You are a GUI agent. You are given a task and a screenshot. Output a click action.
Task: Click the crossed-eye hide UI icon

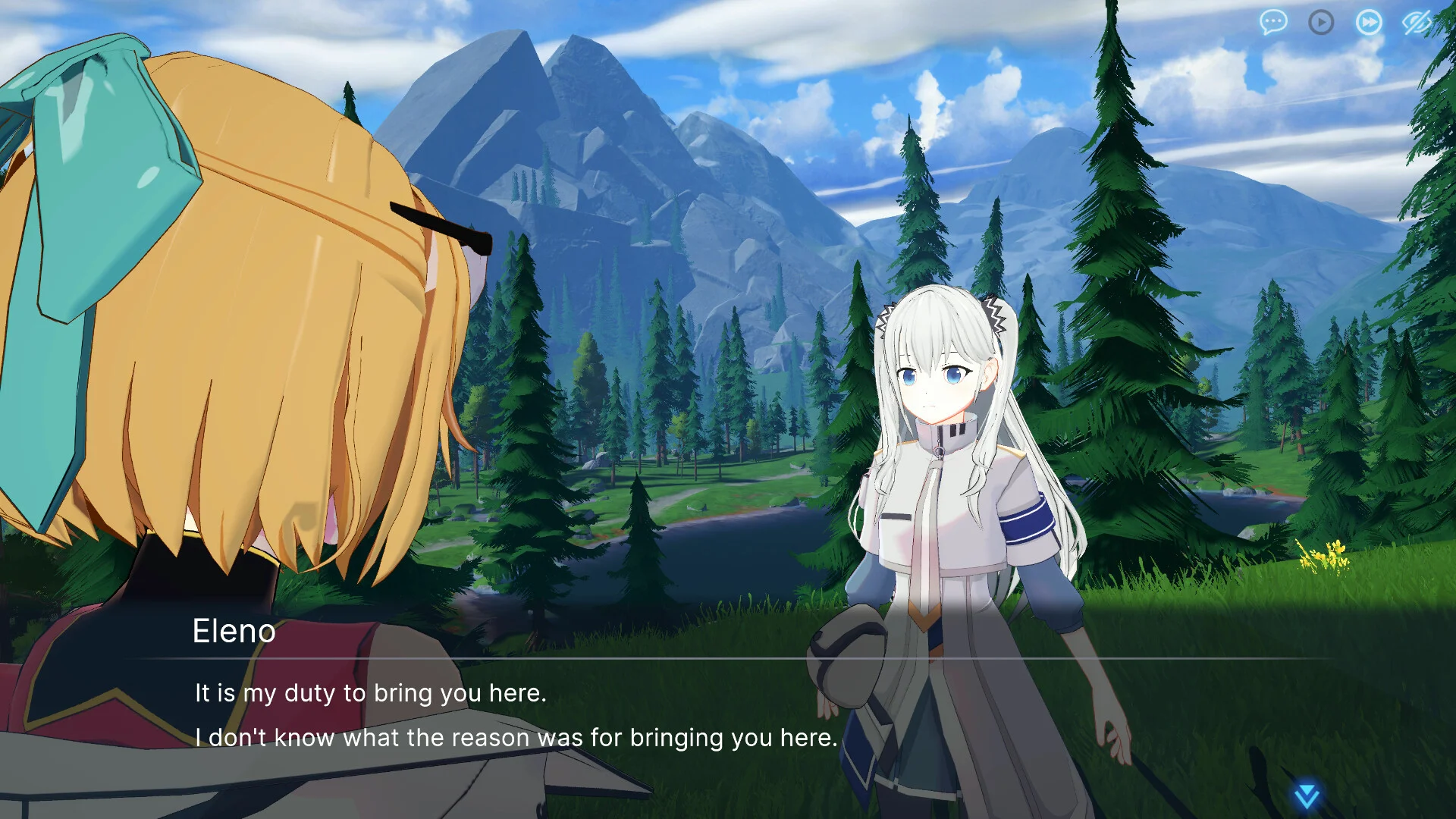1417,22
